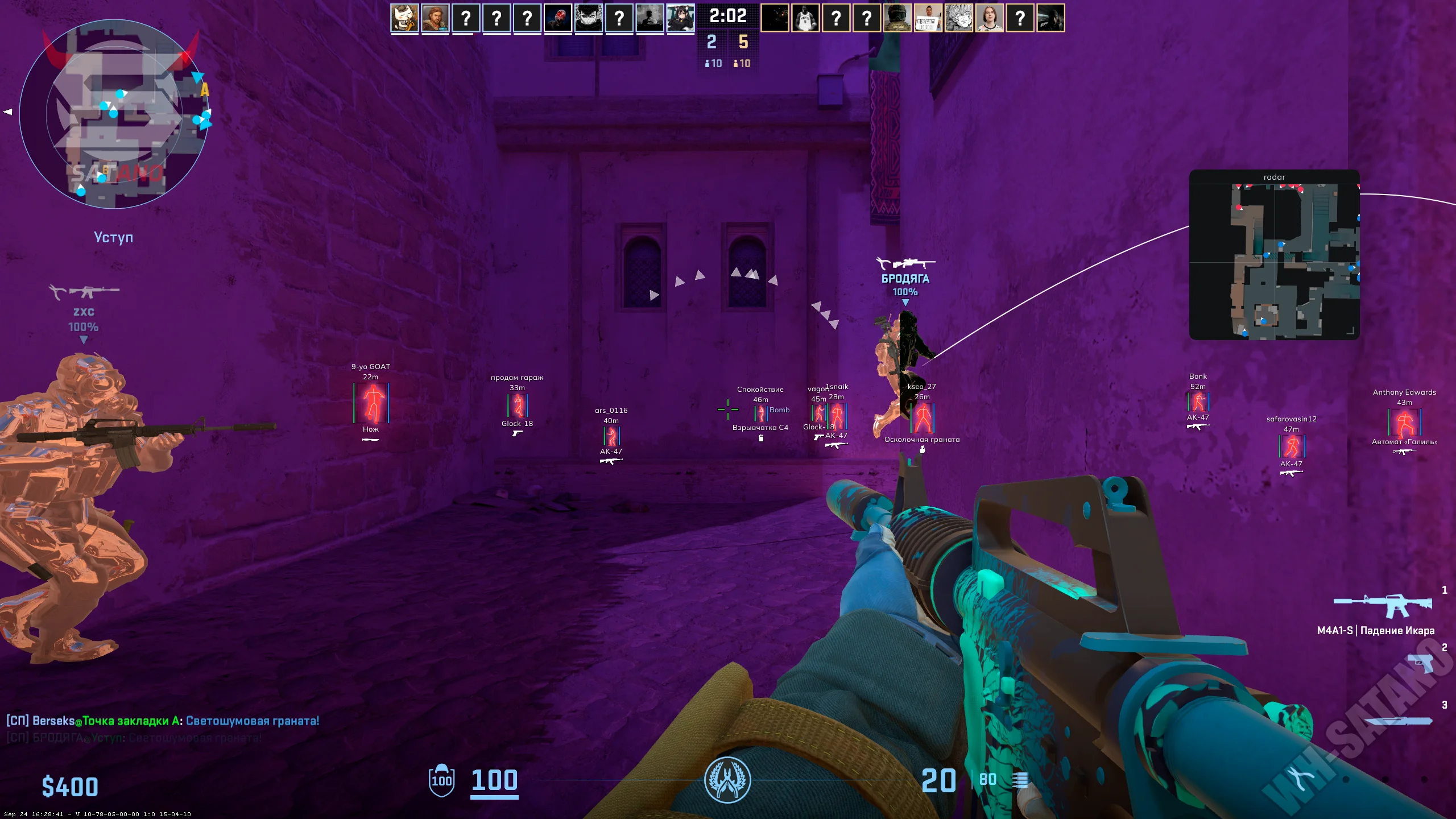The height and width of the screenshot is (819, 1456).
Task: Select the helmeted soldier avatar
Action: [897, 18]
